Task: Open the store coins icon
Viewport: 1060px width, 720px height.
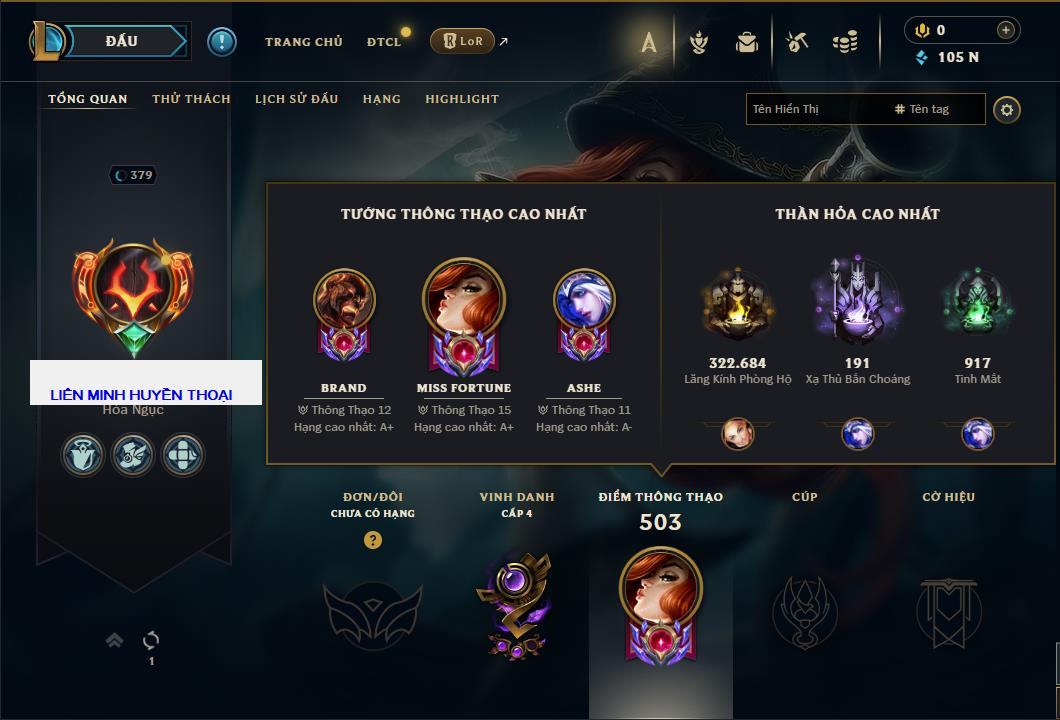Action: point(845,42)
